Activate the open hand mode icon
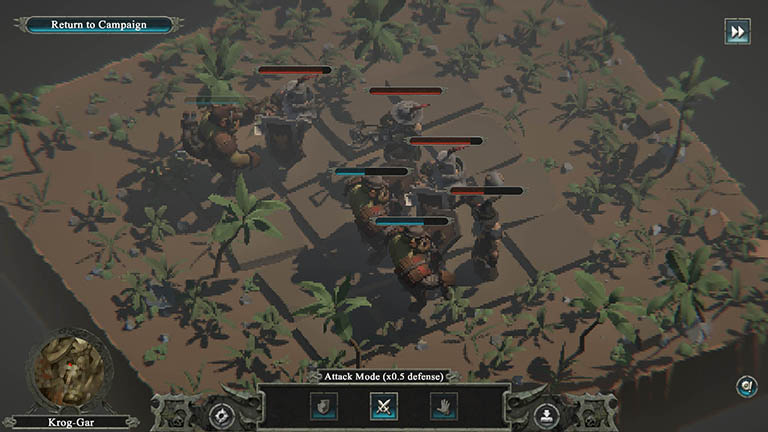This screenshot has height=432, width=768. tap(443, 406)
